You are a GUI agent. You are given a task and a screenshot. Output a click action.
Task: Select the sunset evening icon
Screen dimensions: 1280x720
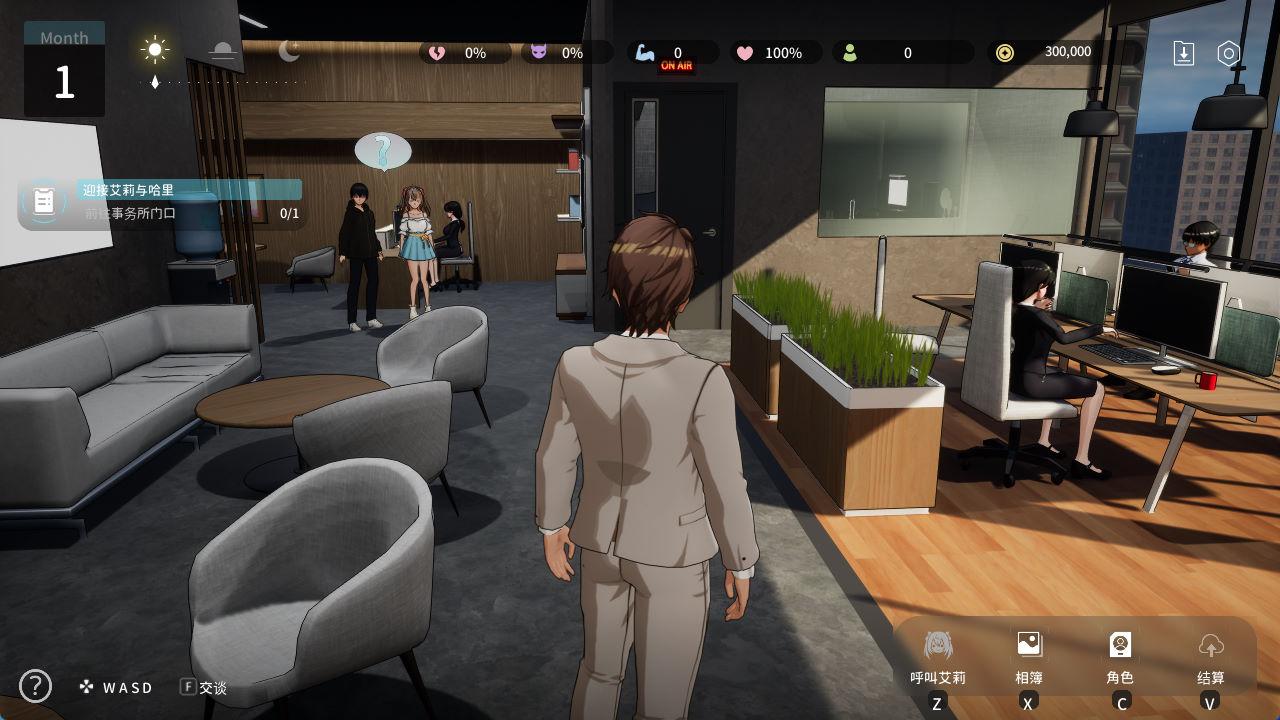[222, 51]
